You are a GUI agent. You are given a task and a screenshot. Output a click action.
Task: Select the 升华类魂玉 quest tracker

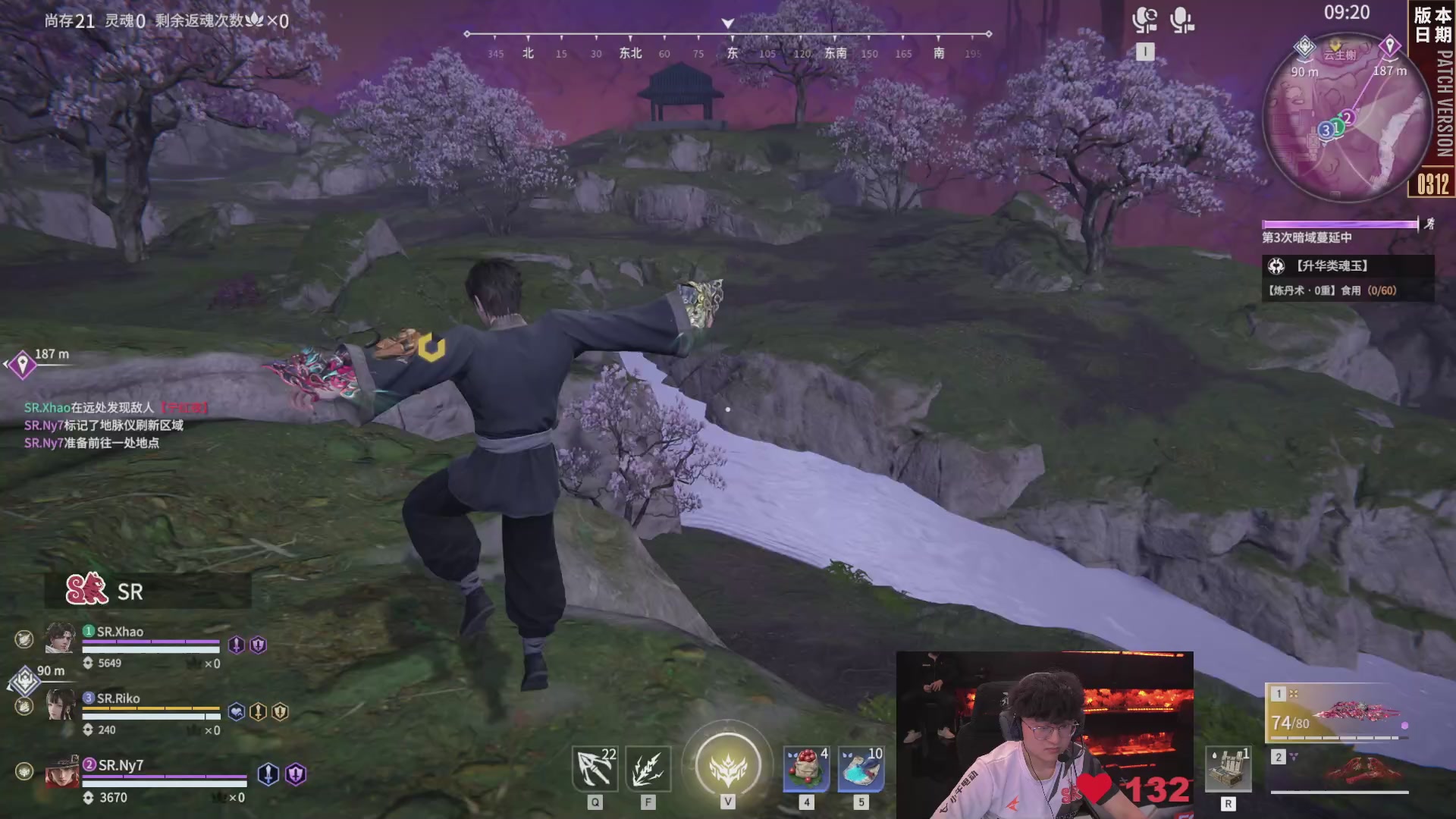pyautogui.click(x=1347, y=278)
